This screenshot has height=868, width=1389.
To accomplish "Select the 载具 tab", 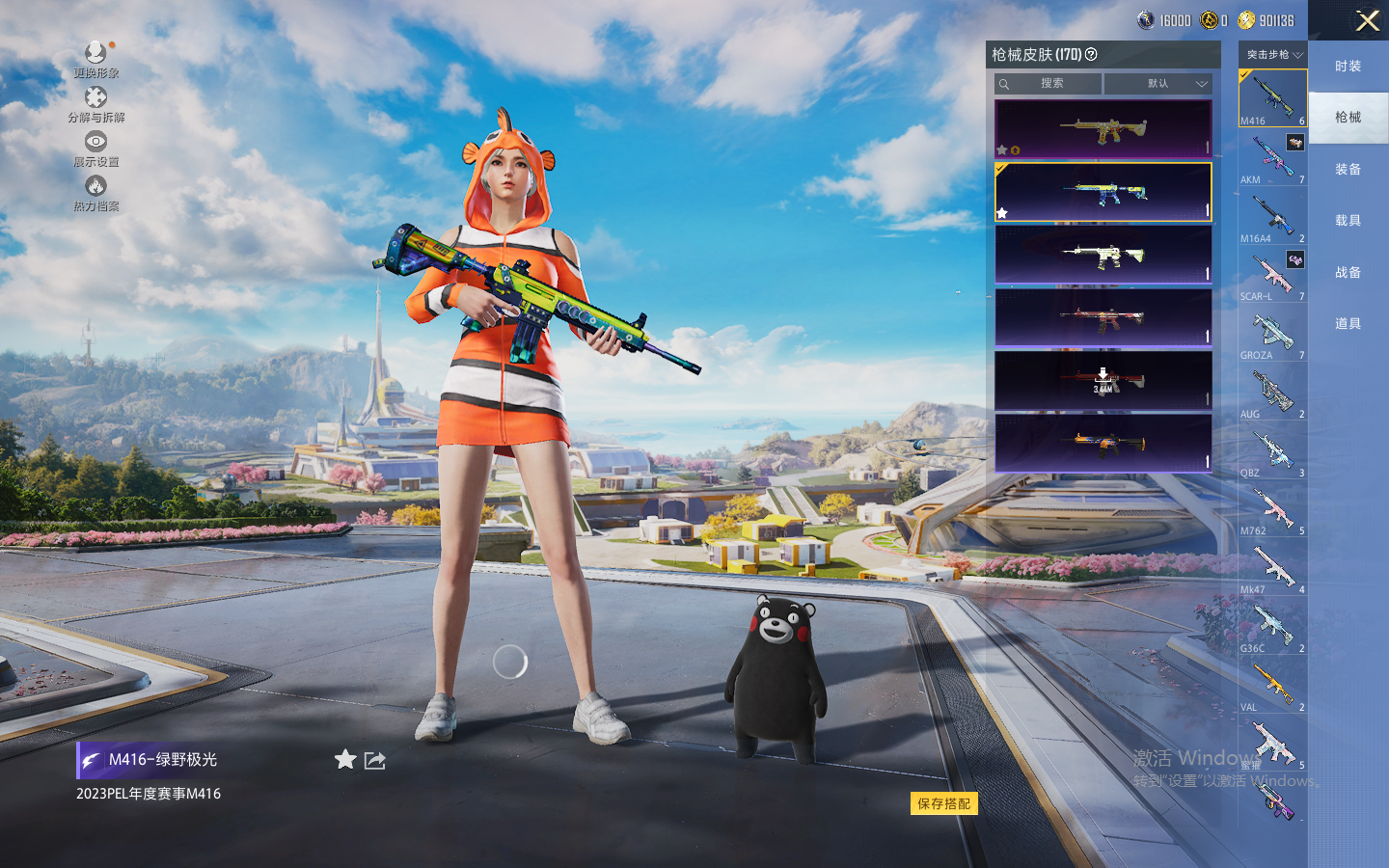I will point(1348,221).
